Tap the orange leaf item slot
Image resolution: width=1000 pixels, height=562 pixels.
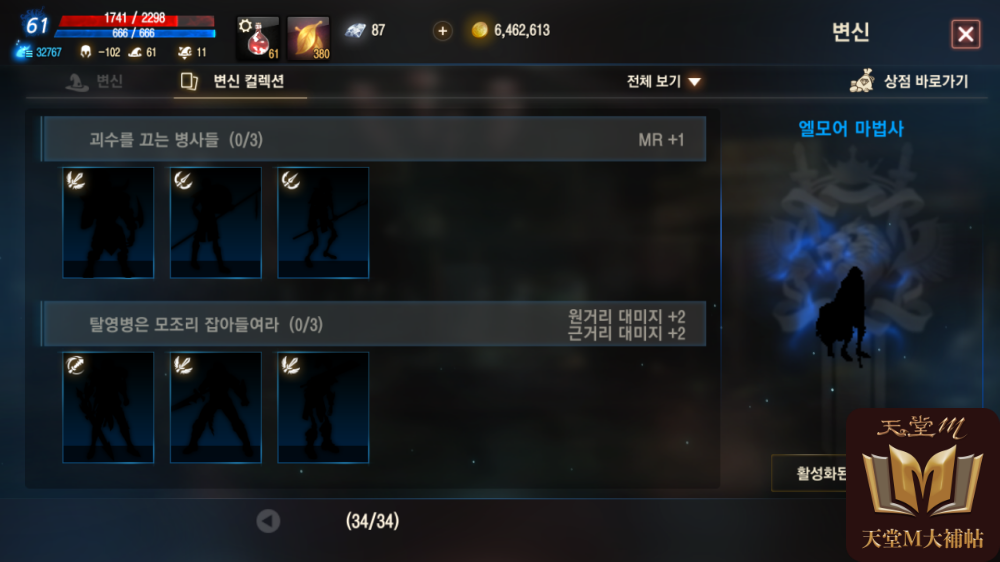coord(308,38)
